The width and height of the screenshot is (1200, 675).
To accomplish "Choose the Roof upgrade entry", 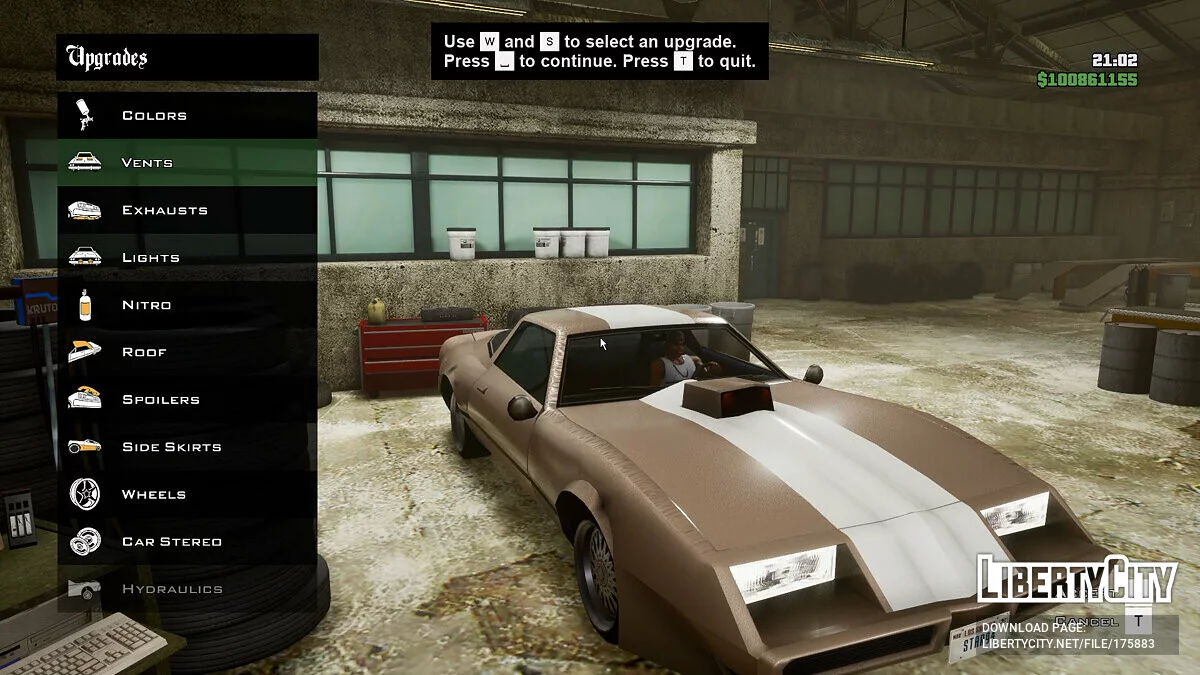I will pyautogui.click(x=144, y=352).
